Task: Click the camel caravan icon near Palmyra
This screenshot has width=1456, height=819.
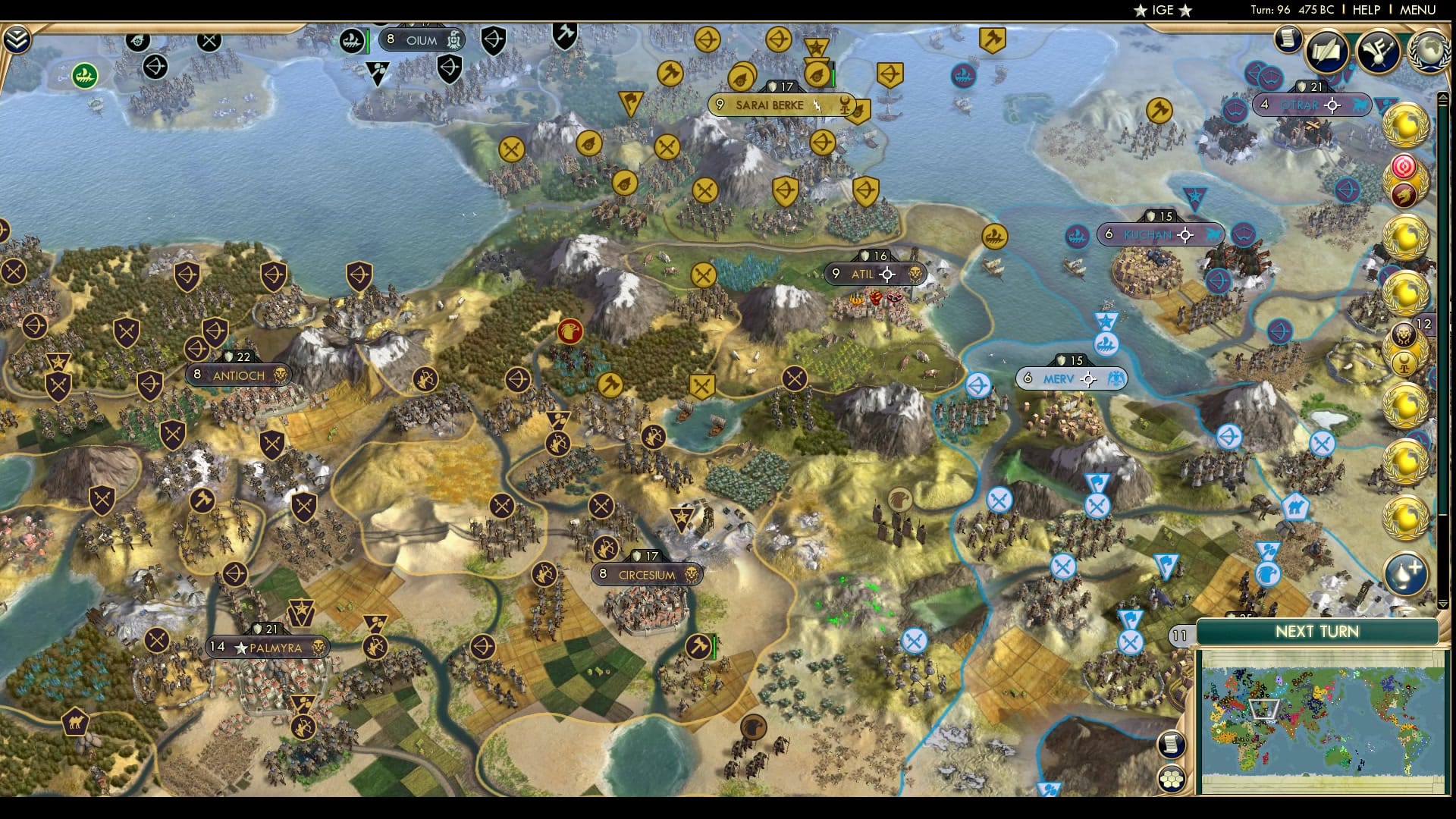Action: [x=74, y=720]
